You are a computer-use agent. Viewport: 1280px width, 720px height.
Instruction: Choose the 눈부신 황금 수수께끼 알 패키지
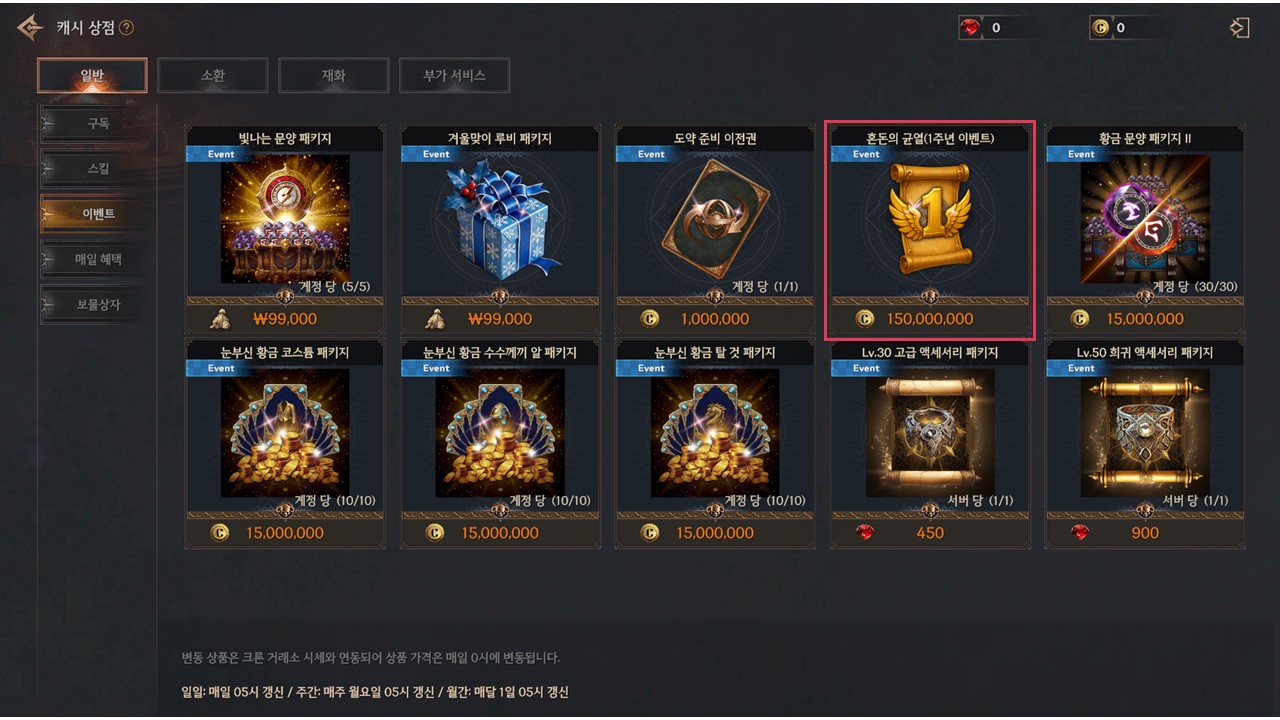[x=500, y=434]
